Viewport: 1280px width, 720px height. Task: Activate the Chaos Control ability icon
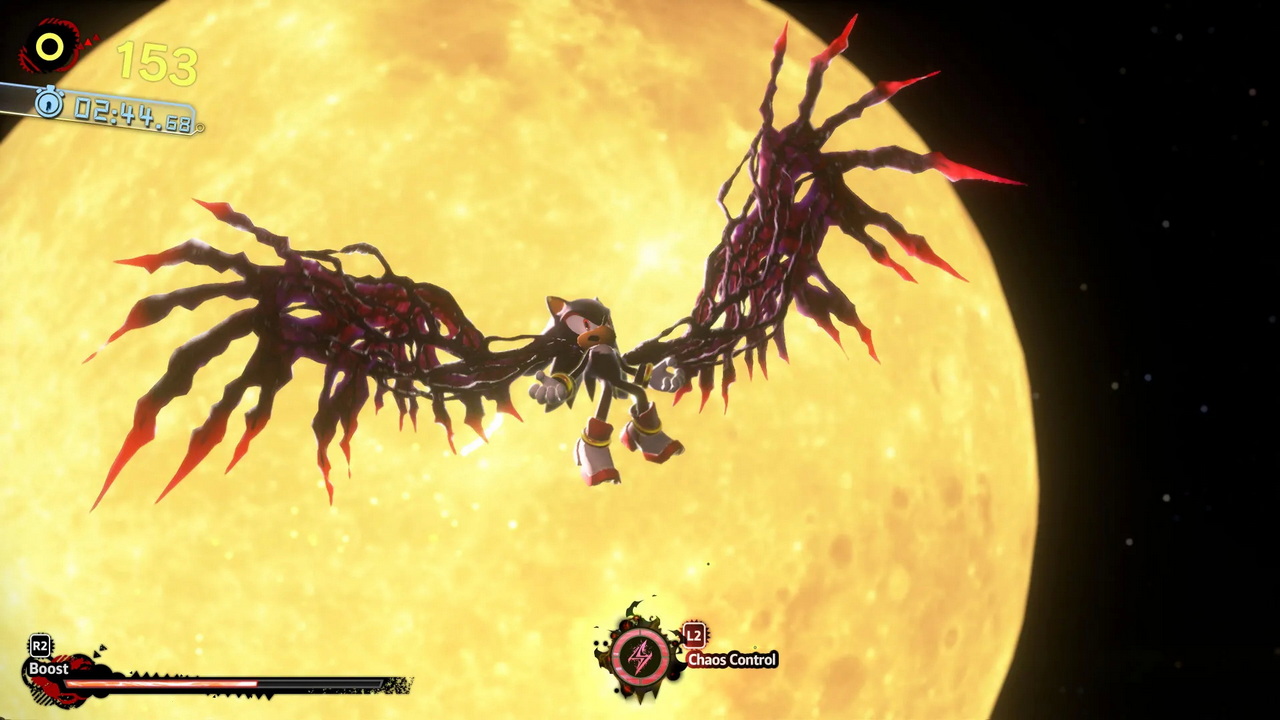coord(640,658)
